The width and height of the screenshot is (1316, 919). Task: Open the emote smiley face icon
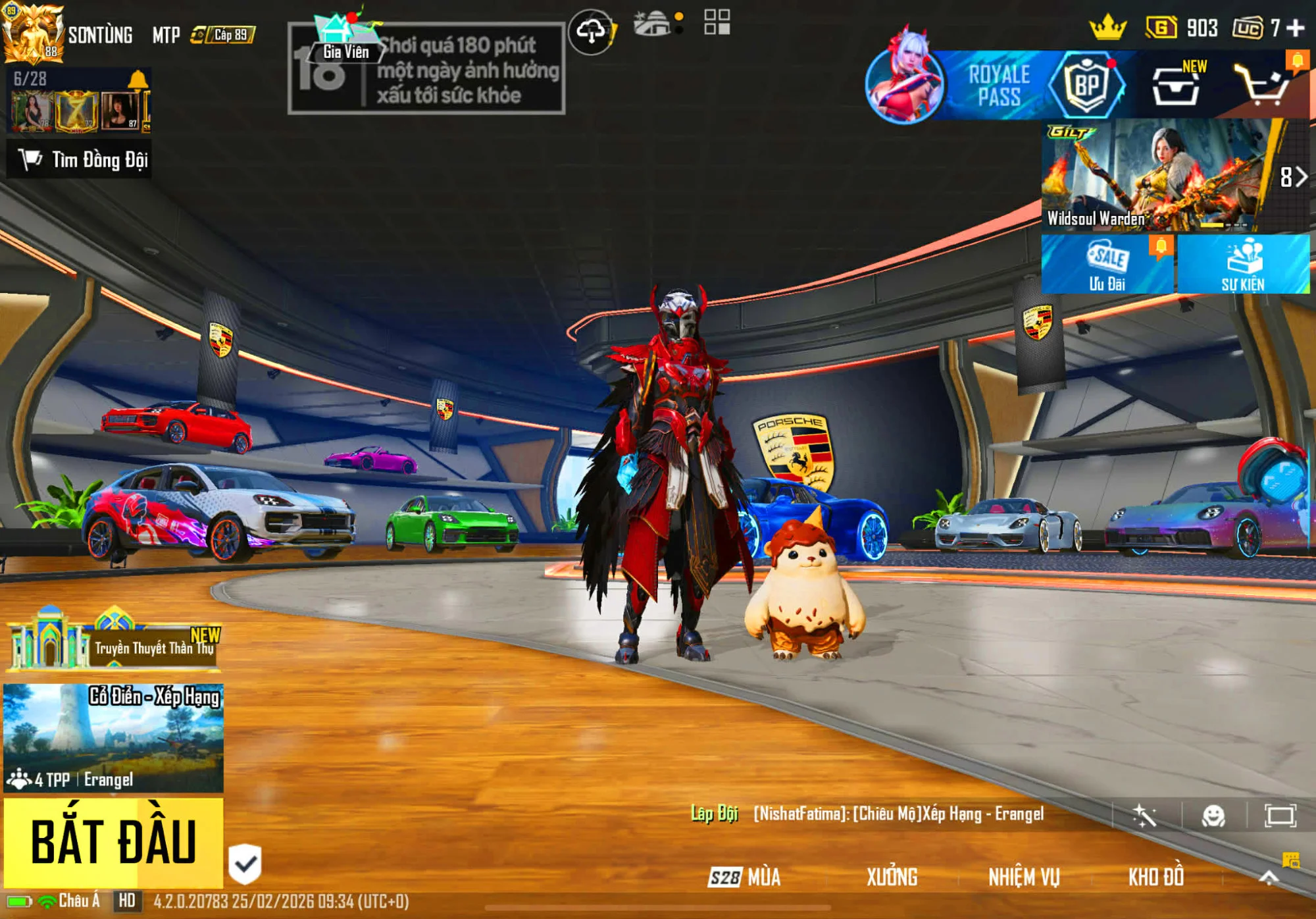point(1213,816)
